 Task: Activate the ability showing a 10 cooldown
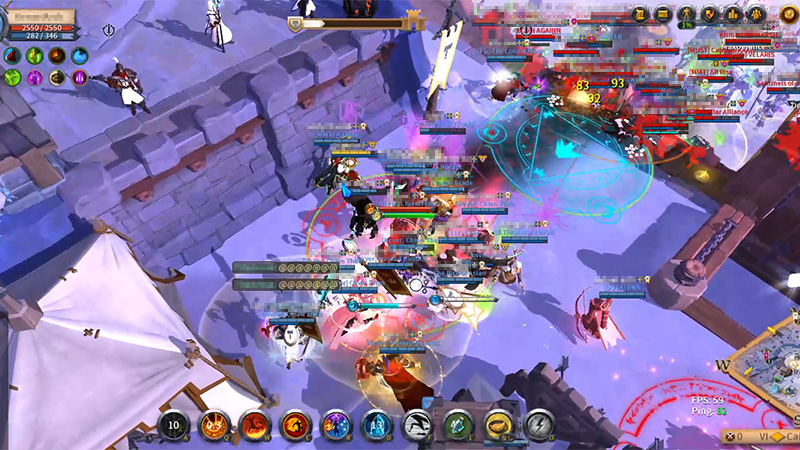(173, 425)
